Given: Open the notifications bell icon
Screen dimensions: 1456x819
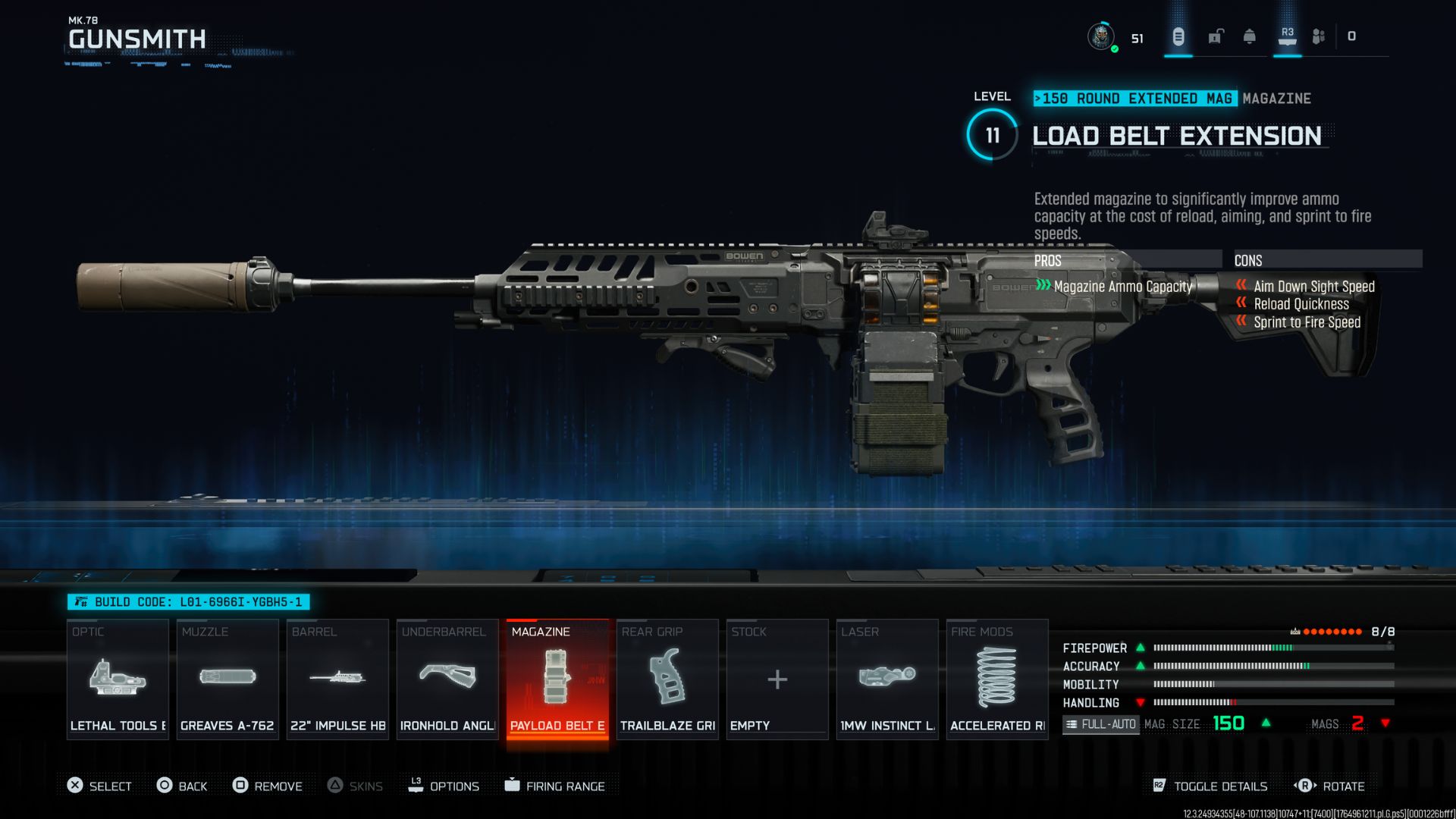Looking at the screenshot, I should pos(1250,36).
